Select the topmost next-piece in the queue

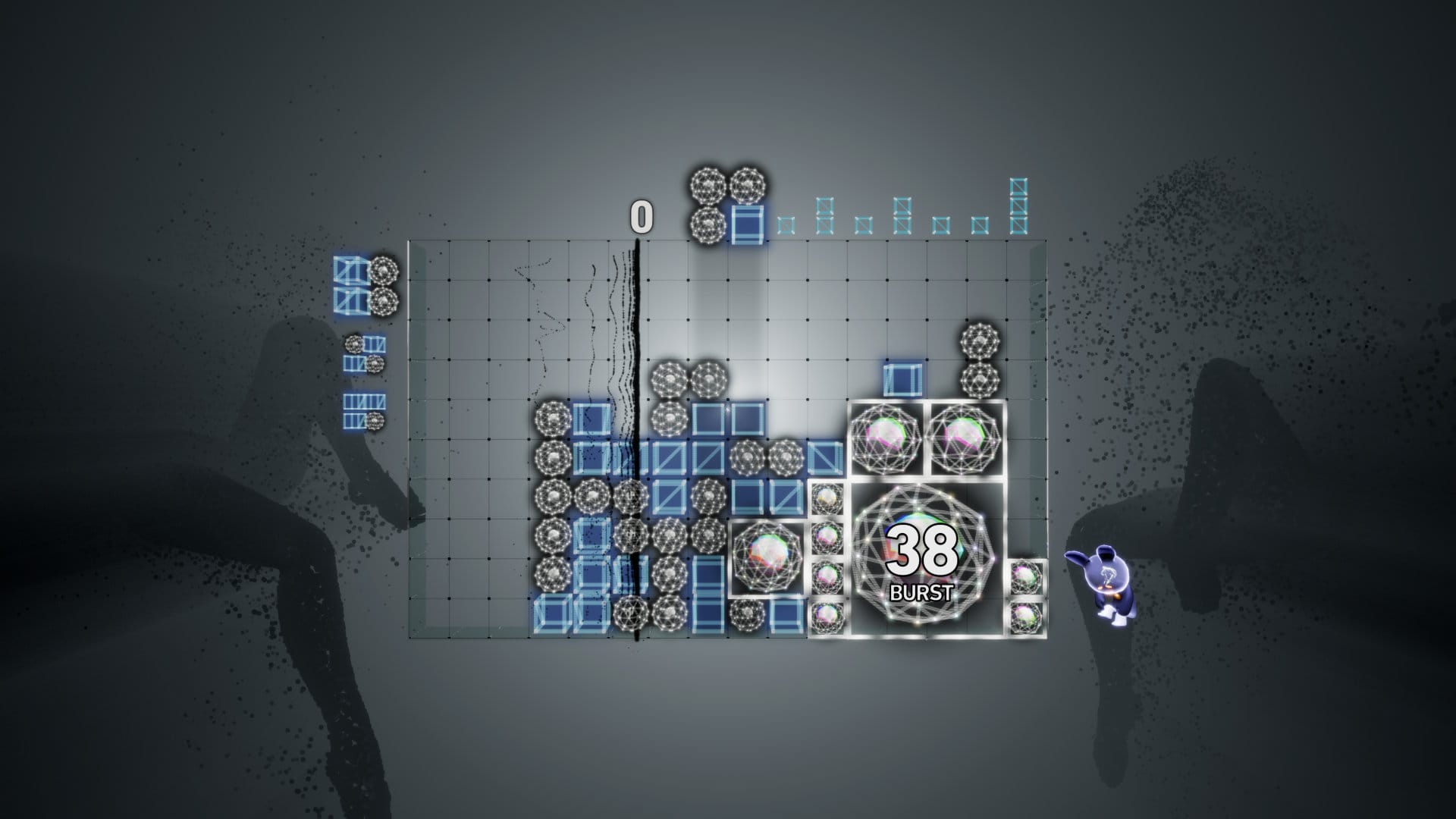pyautogui.click(x=364, y=288)
